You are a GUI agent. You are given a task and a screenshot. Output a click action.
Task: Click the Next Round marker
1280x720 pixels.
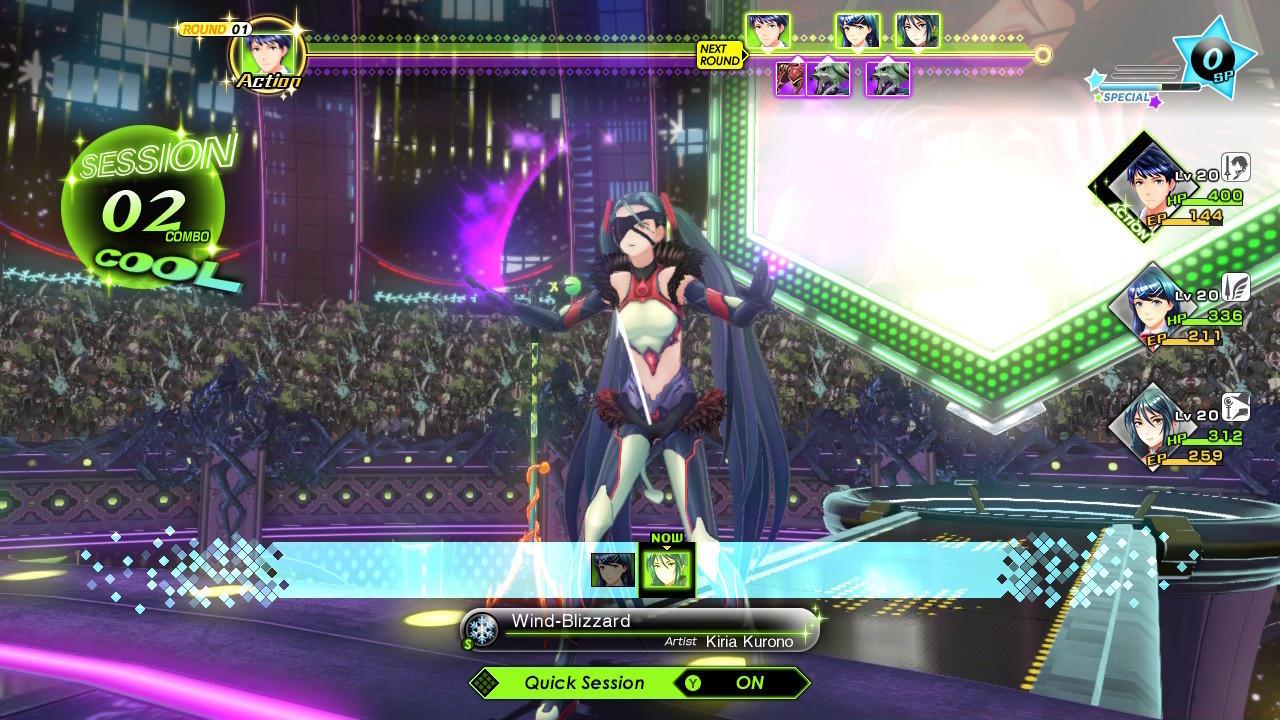[720, 55]
